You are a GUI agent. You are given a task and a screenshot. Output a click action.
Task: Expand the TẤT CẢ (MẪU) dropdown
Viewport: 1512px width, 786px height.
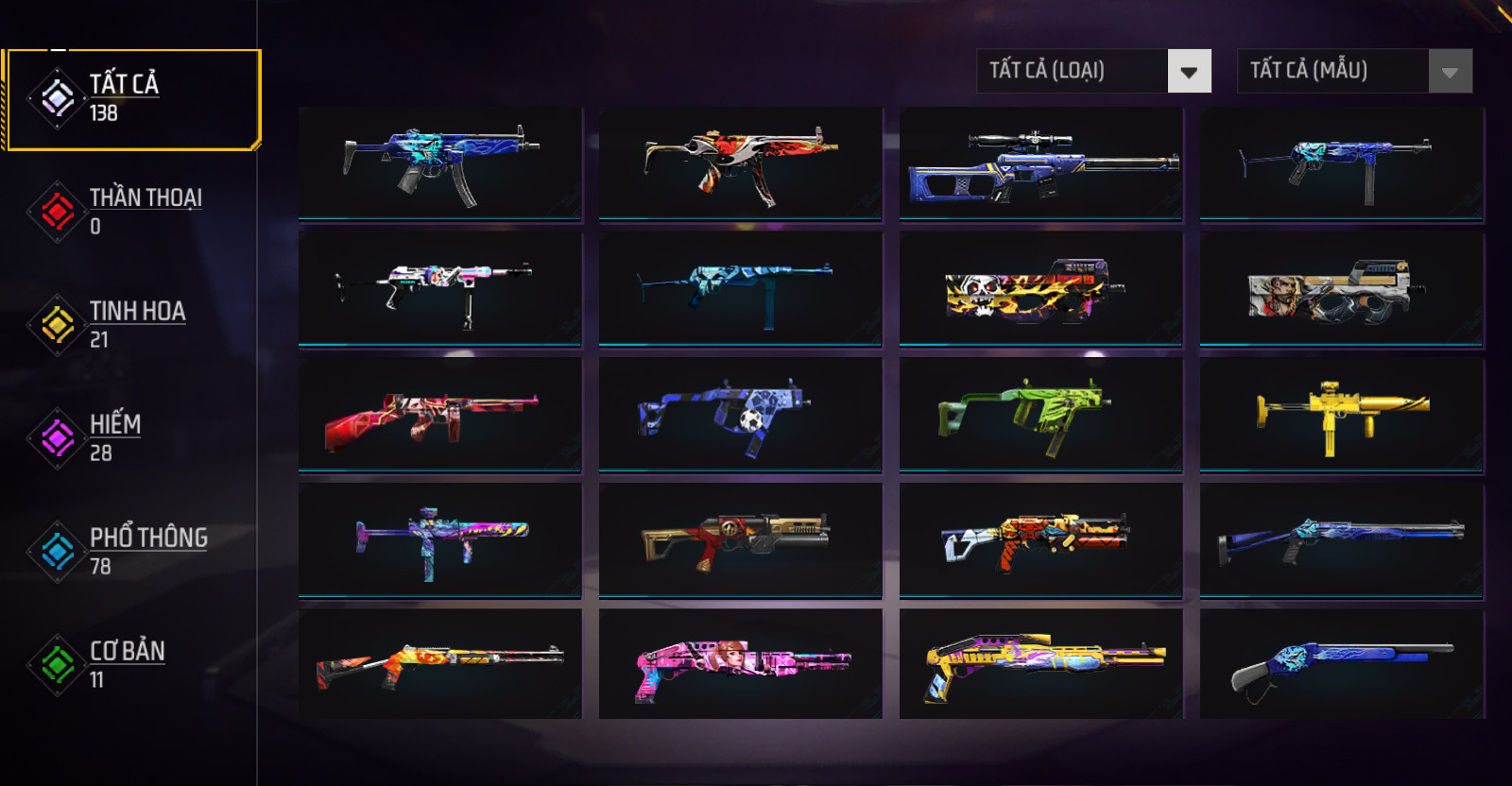[1354, 71]
